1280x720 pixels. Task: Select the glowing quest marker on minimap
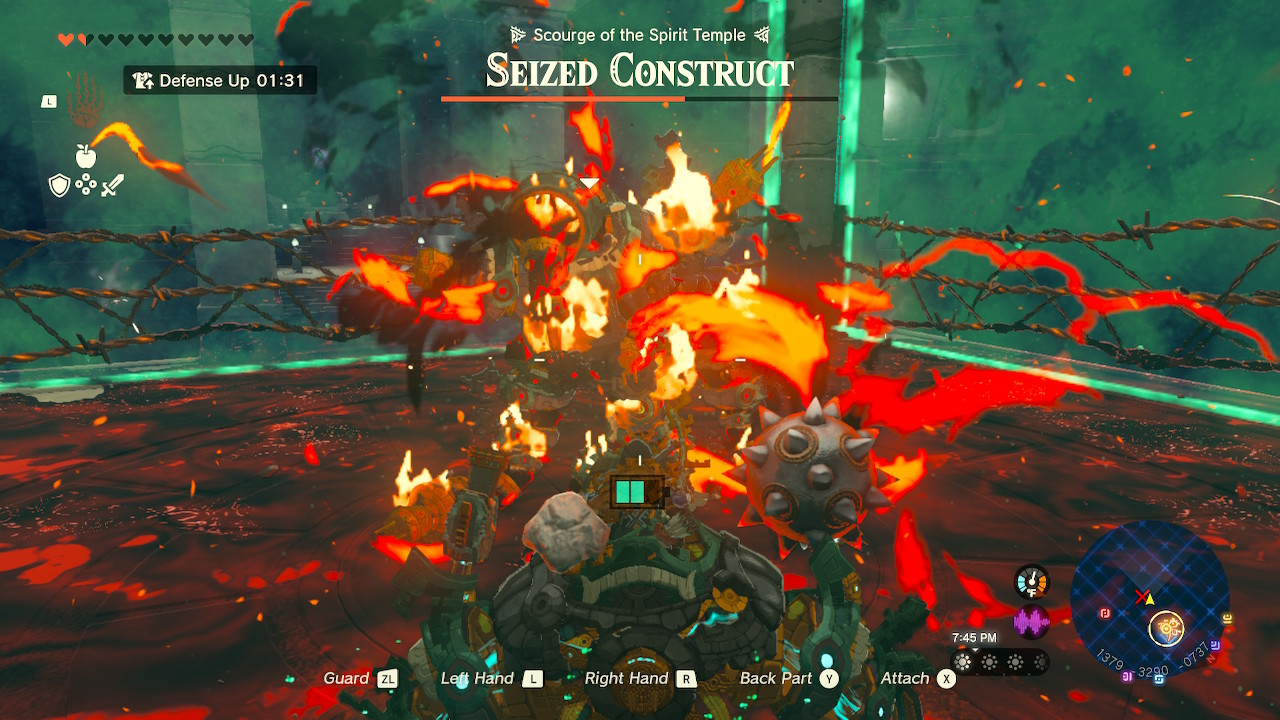(x=1165, y=628)
